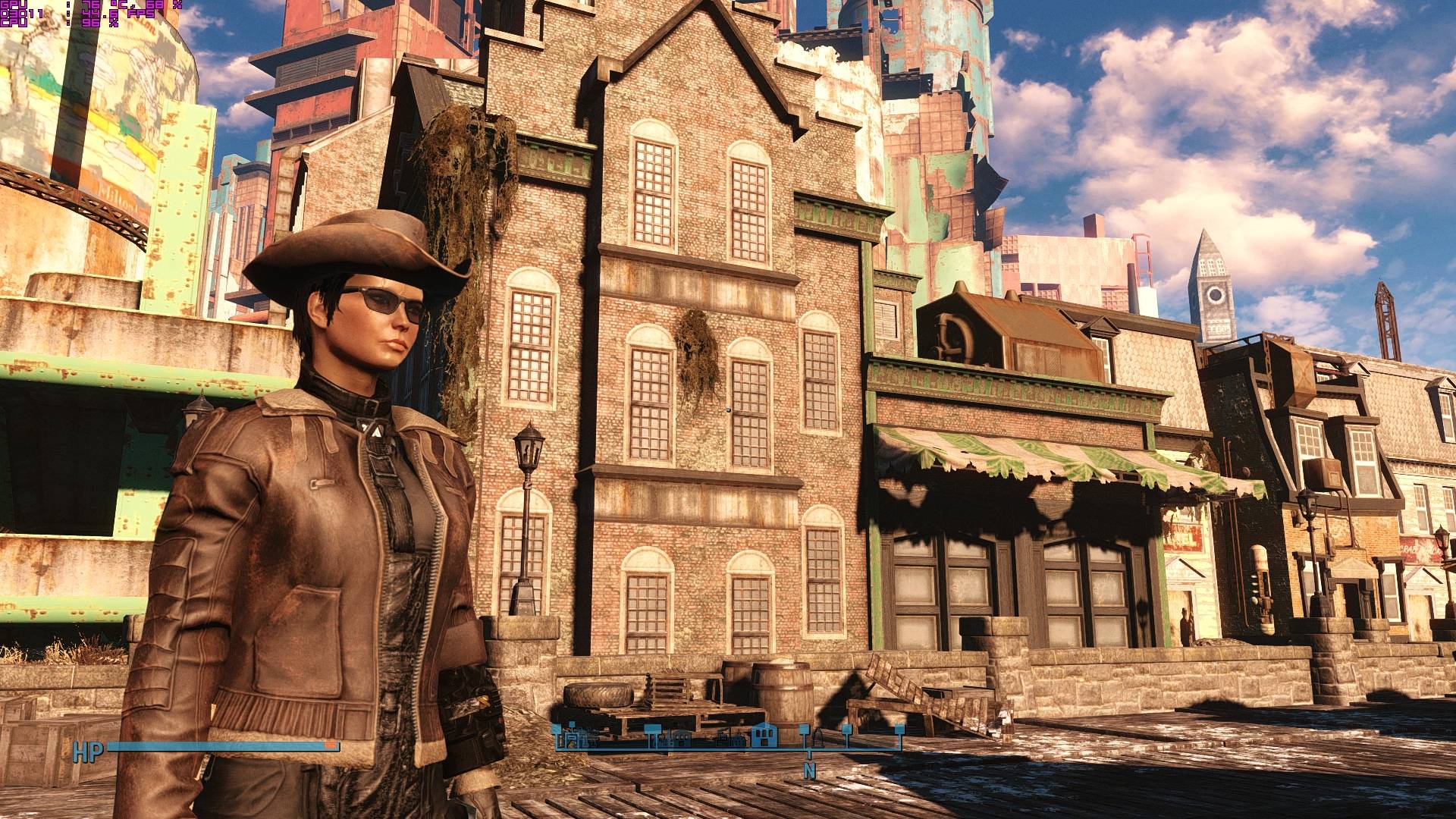
Task: Click the highlighted house location marker on compass
Action: (765, 735)
